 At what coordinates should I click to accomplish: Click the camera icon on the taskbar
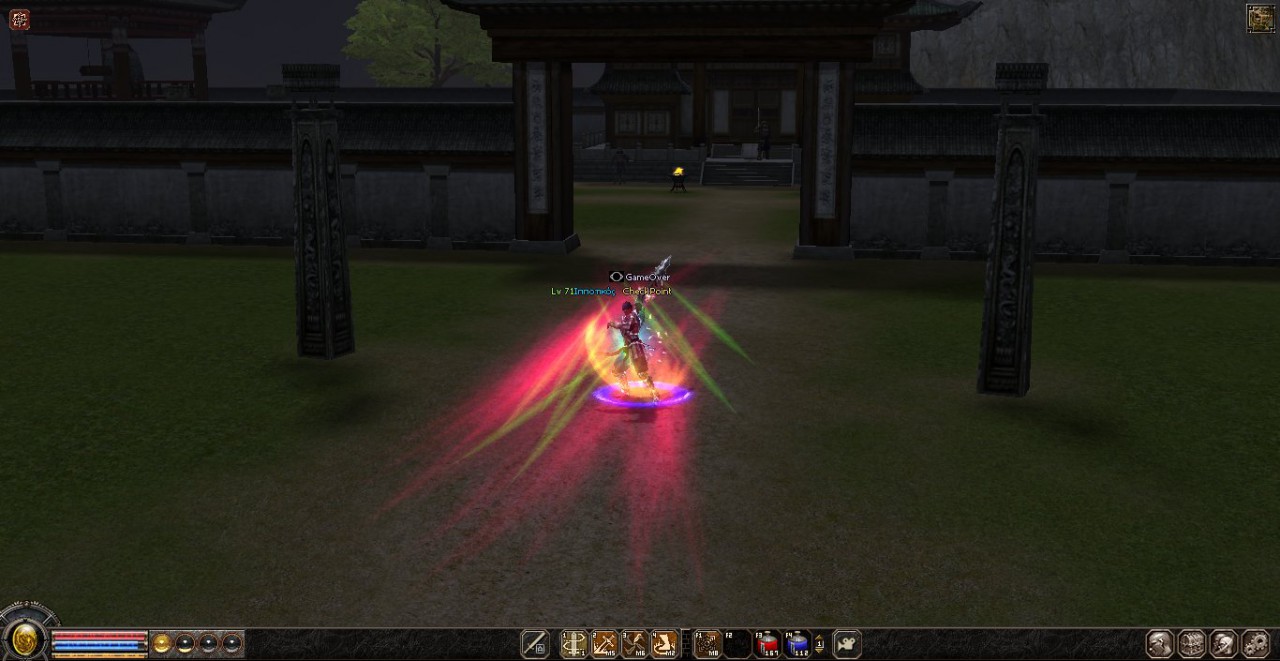847,644
